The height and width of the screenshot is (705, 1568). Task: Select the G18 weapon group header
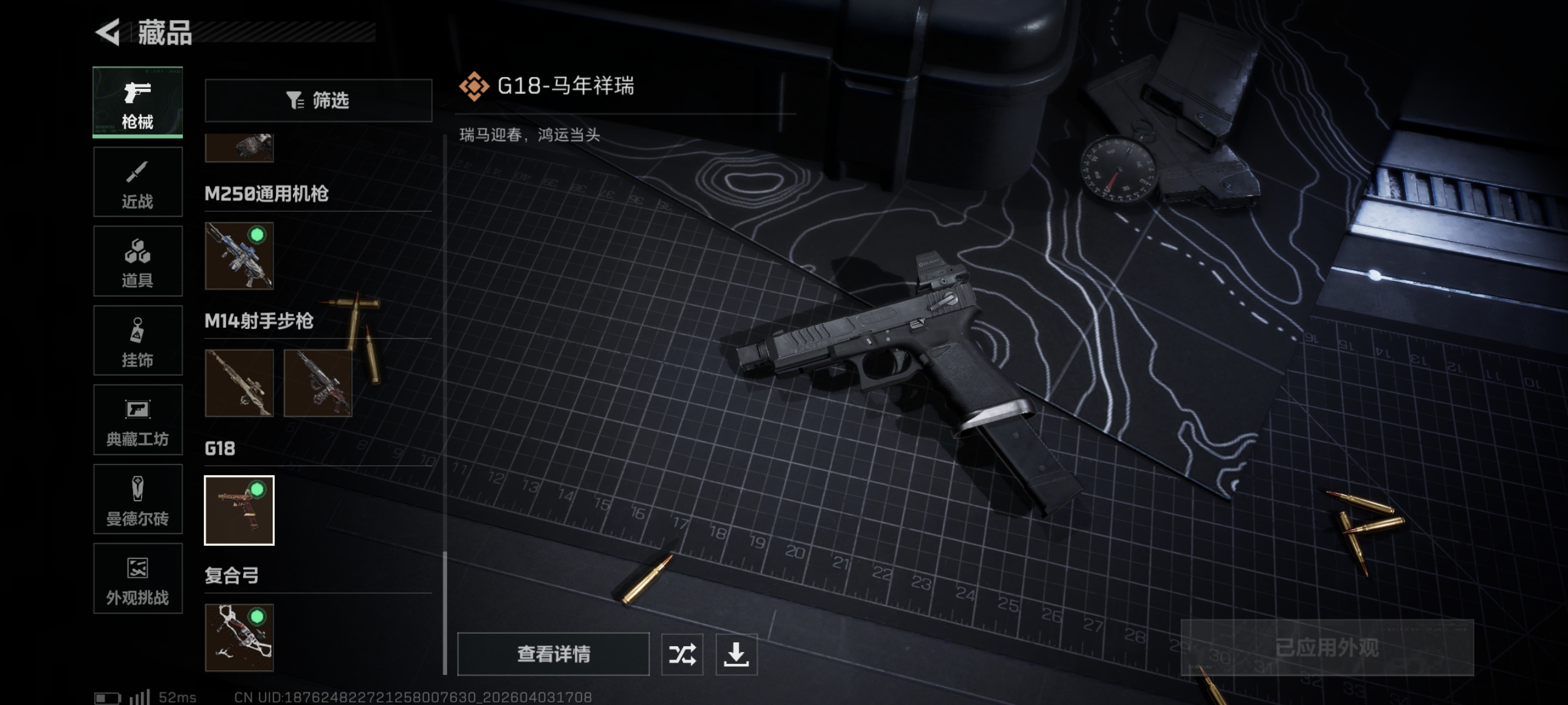tap(221, 449)
